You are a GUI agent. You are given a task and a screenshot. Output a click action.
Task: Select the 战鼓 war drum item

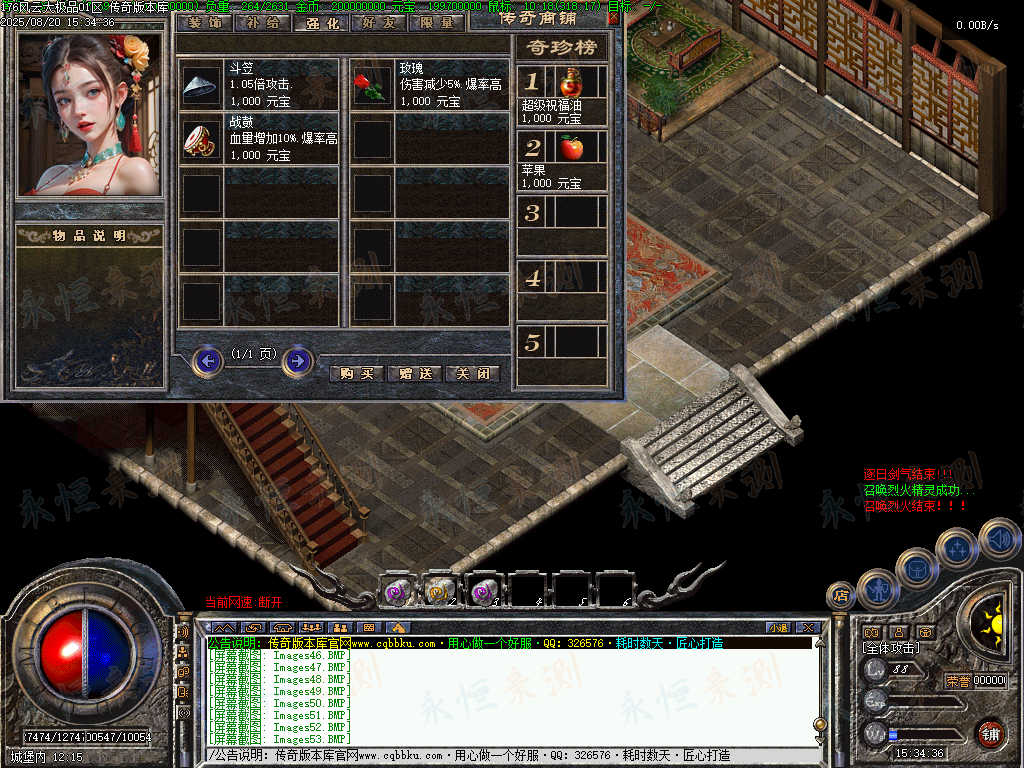[201, 141]
